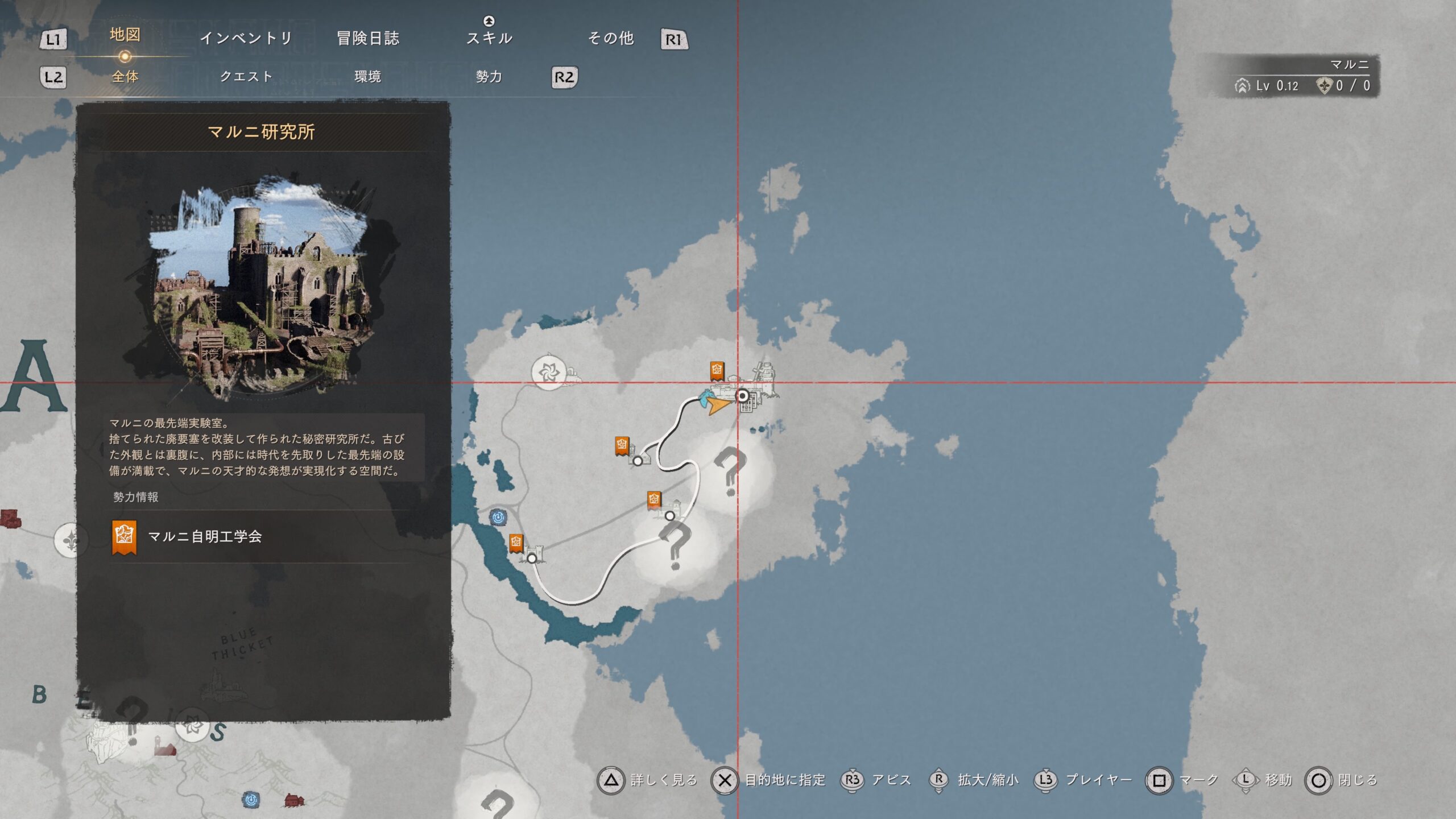Open the 冒険日誌 tab
1456x819 pixels.
(368, 38)
